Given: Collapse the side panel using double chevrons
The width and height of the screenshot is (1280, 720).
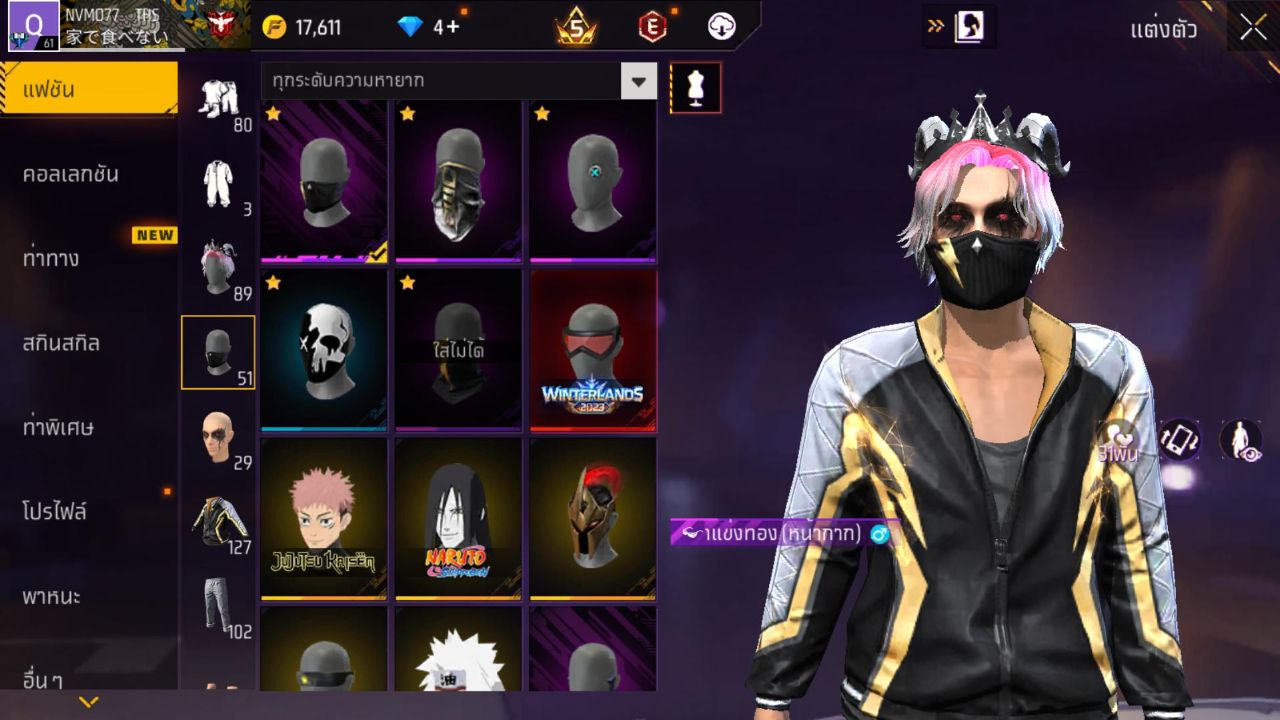Looking at the screenshot, I should [x=934, y=27].
